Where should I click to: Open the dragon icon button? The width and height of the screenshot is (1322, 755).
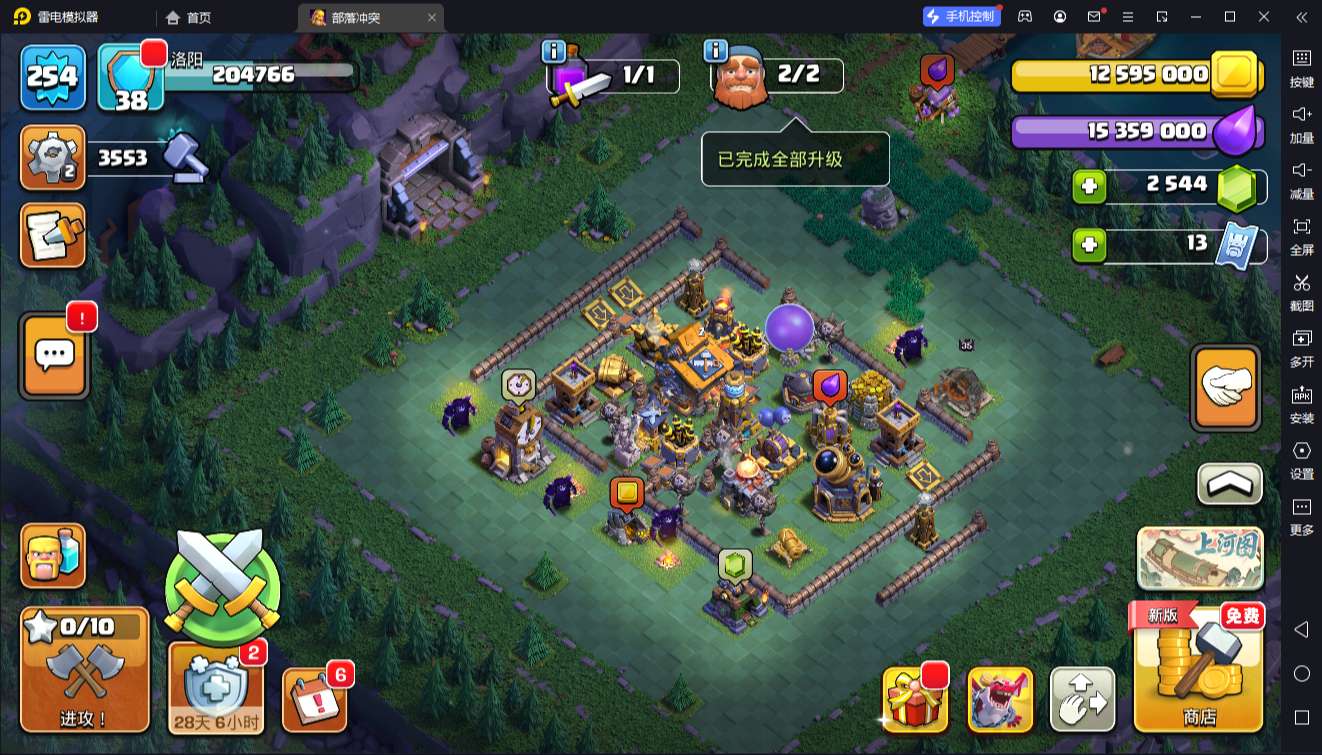[1000, 700]
